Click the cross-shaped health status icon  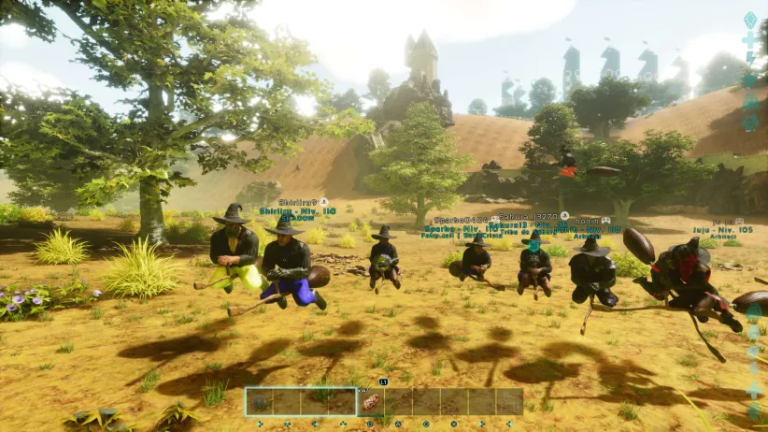point(751,40)
